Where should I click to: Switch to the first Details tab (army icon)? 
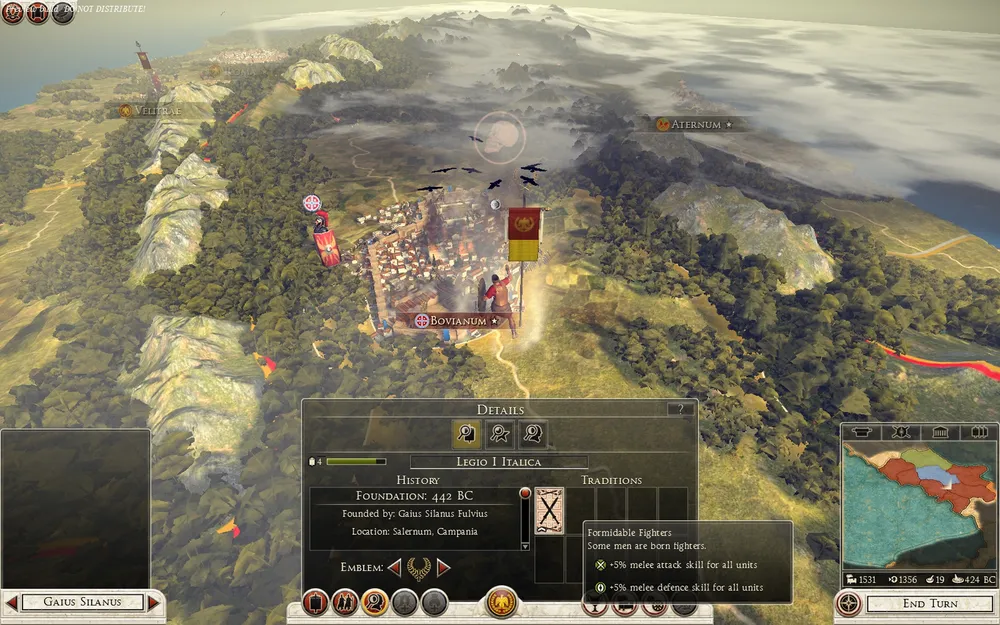point(466,433)
